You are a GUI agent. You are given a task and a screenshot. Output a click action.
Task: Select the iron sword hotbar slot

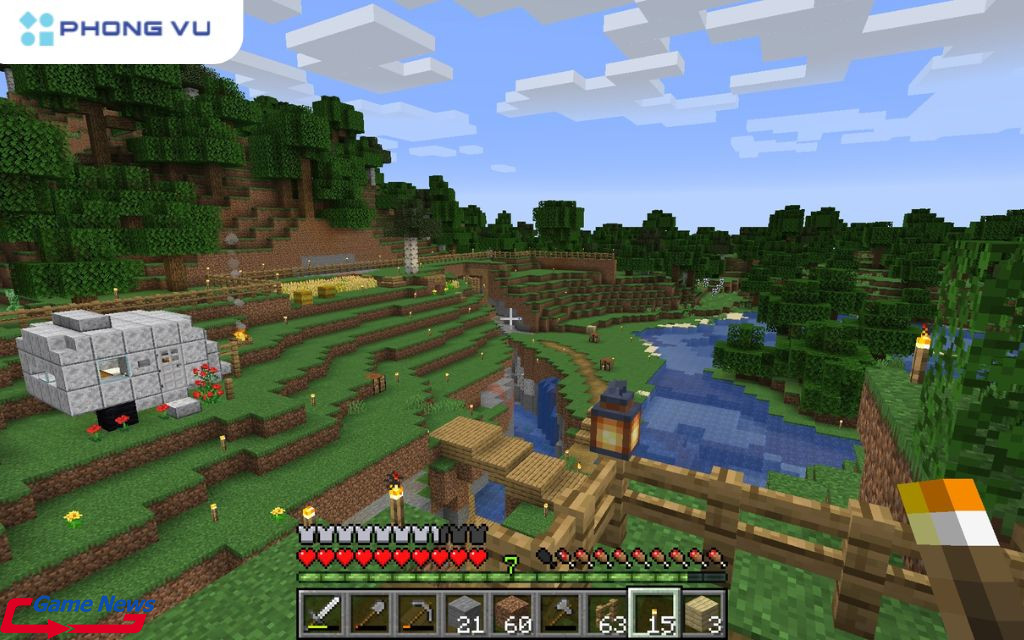[322, 611]
